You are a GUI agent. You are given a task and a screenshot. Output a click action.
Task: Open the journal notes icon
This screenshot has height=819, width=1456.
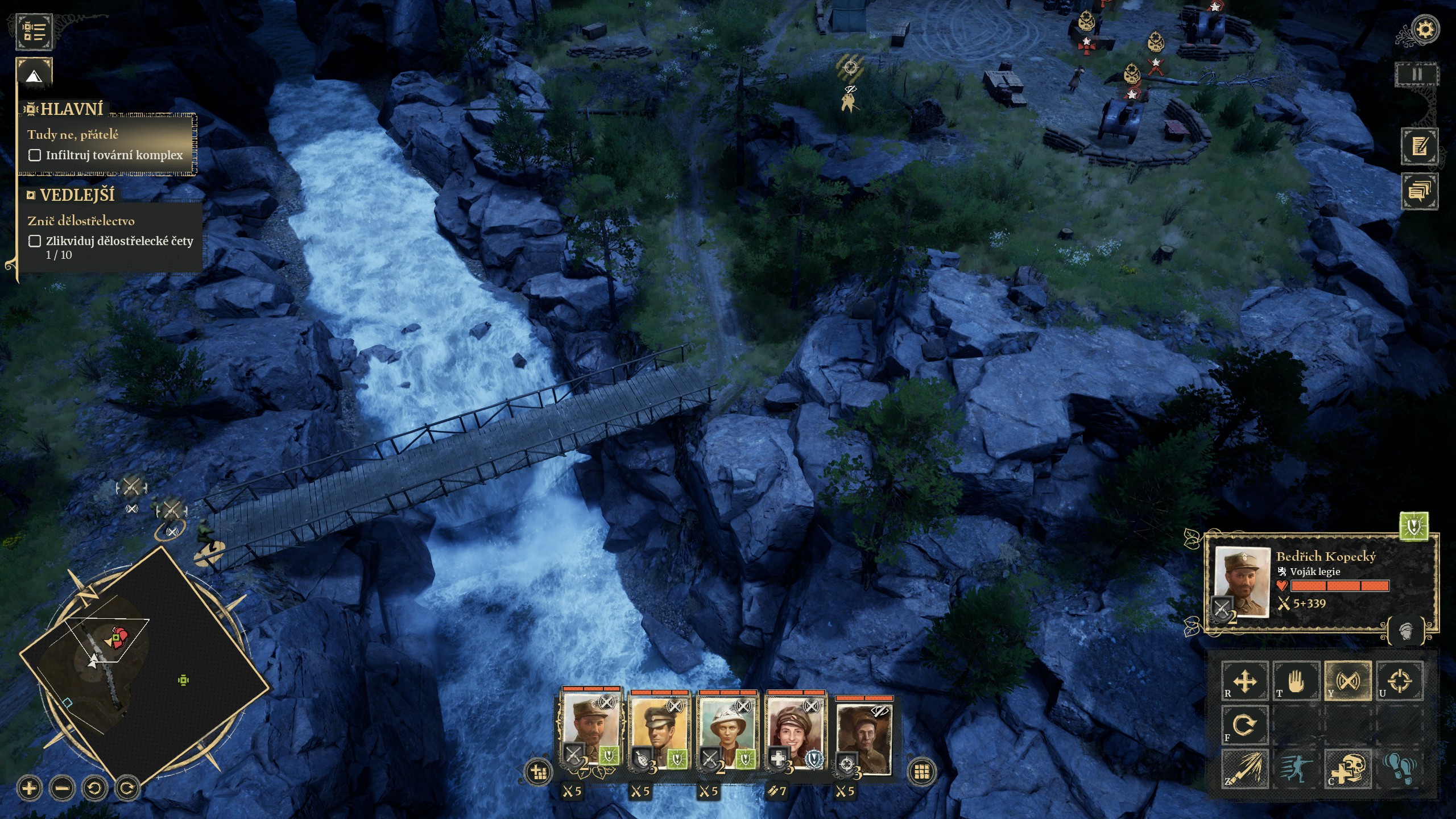pyautogui.click(x=1420, y=146)
